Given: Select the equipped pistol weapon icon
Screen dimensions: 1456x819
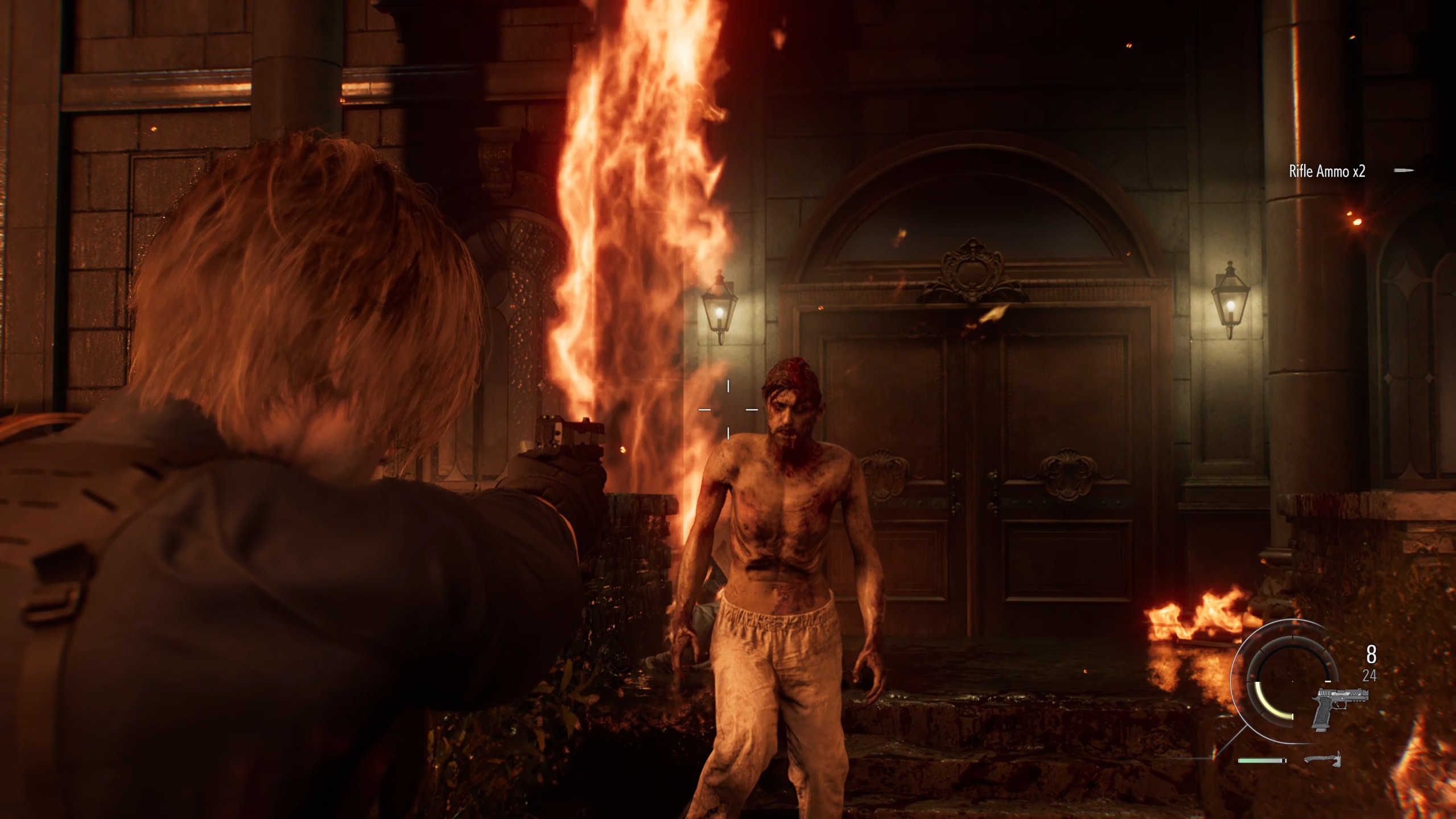Looking at the screenshot, I should tap(1338, 708).
